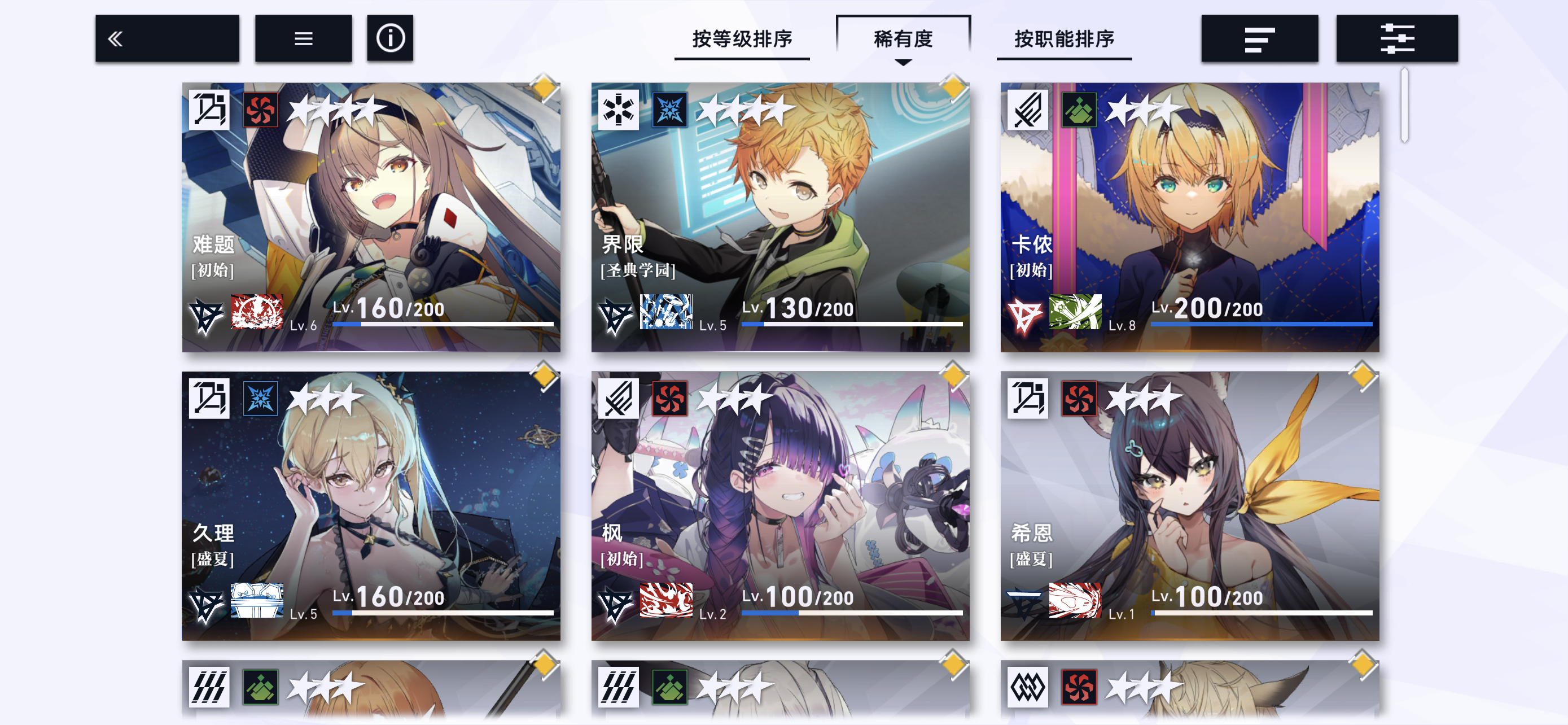This screenshot has height=725, width=1568.
Task: Click the list menu icon in top bar
Action: (x=303, y=38)
